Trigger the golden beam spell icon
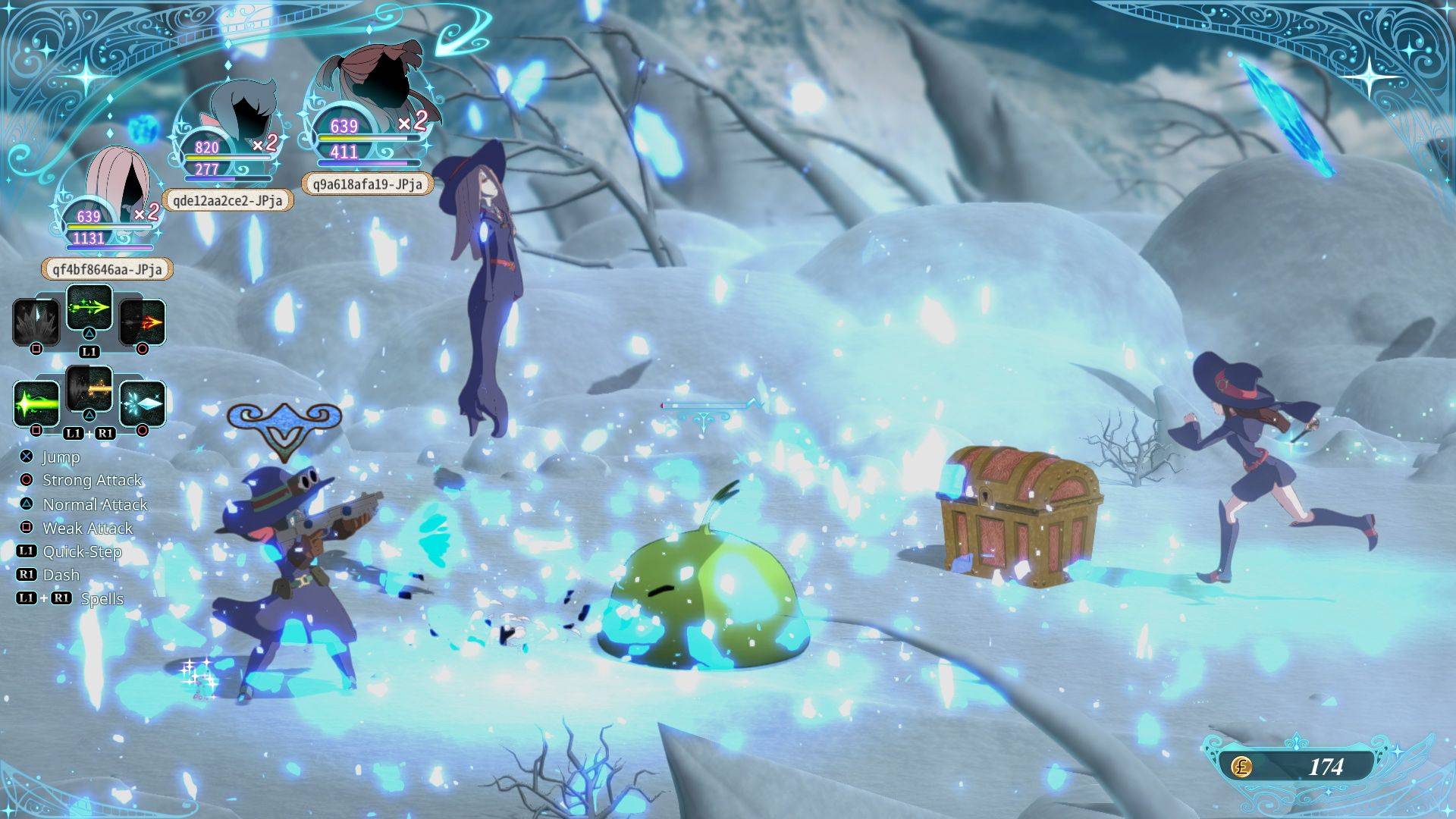Viewport: 1456px width, 819px height. click(x=89, y=390)
